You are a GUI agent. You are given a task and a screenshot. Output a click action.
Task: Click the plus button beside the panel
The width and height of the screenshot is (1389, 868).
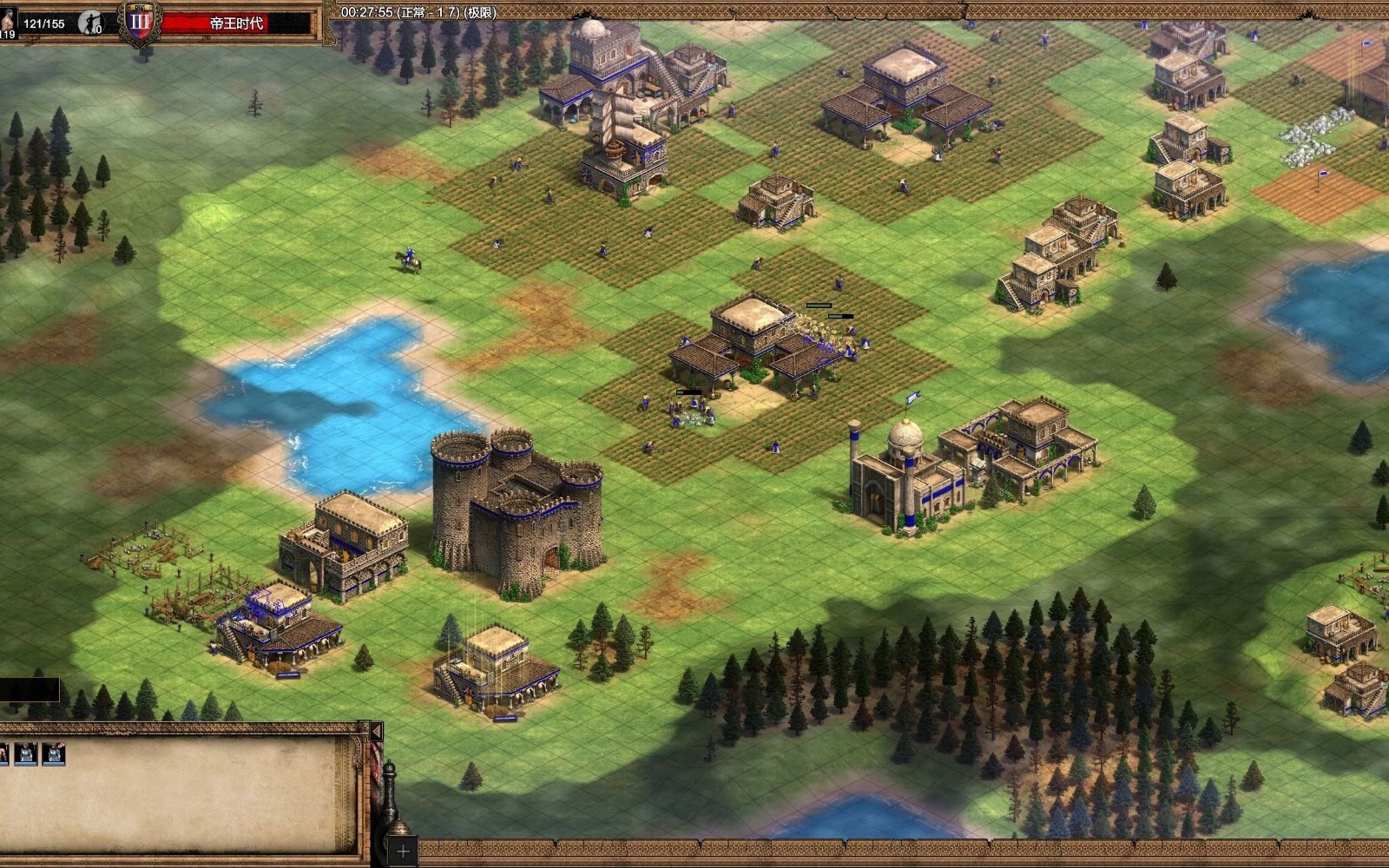(x=402, y=850)
